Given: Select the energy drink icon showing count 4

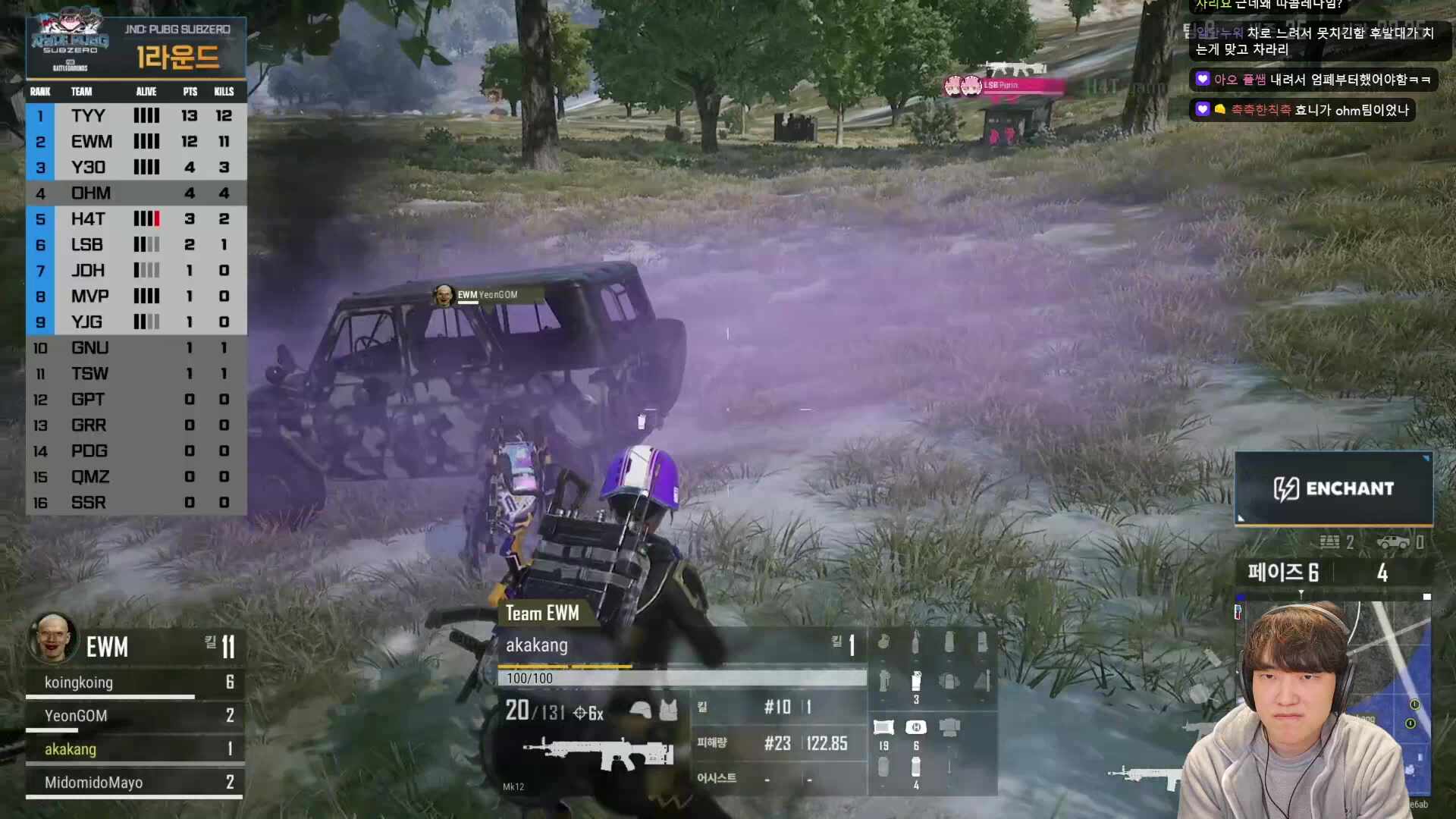Looking at the screenshot, I should [916, 766].
